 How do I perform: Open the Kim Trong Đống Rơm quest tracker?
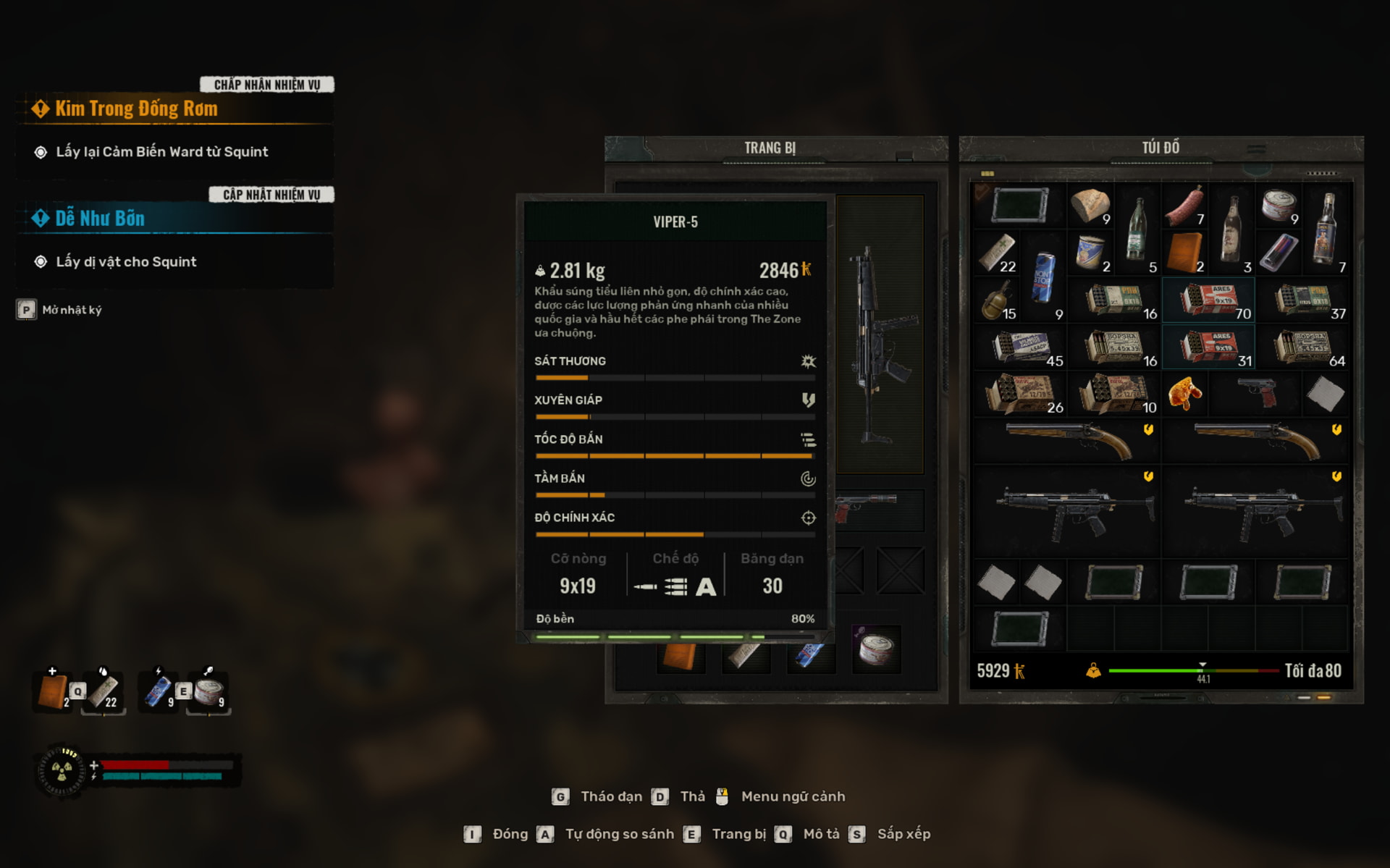coord(136,109)
